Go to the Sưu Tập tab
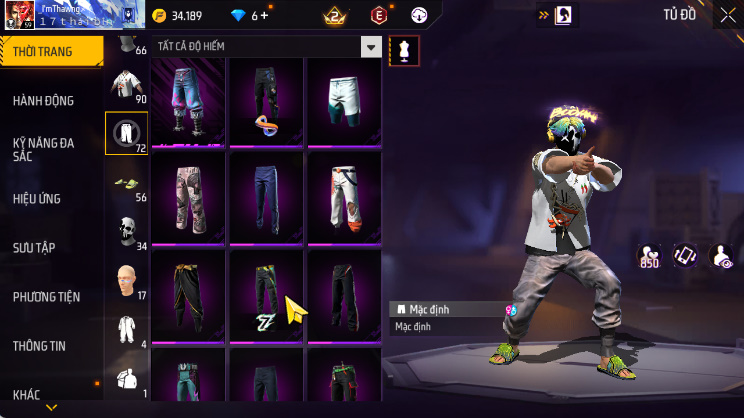Image resolution: width=744 pixels, height=418 pixels. [33, 247]
